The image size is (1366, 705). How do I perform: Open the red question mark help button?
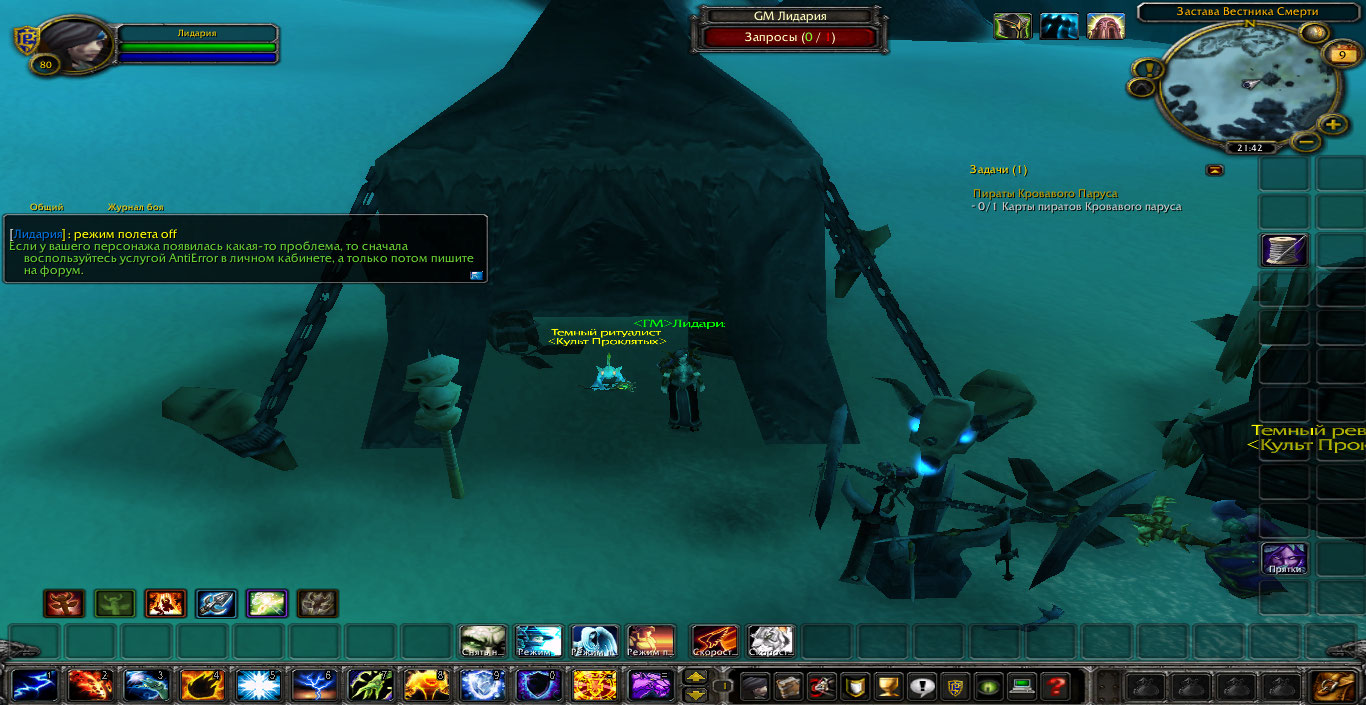click(1054, 686)
